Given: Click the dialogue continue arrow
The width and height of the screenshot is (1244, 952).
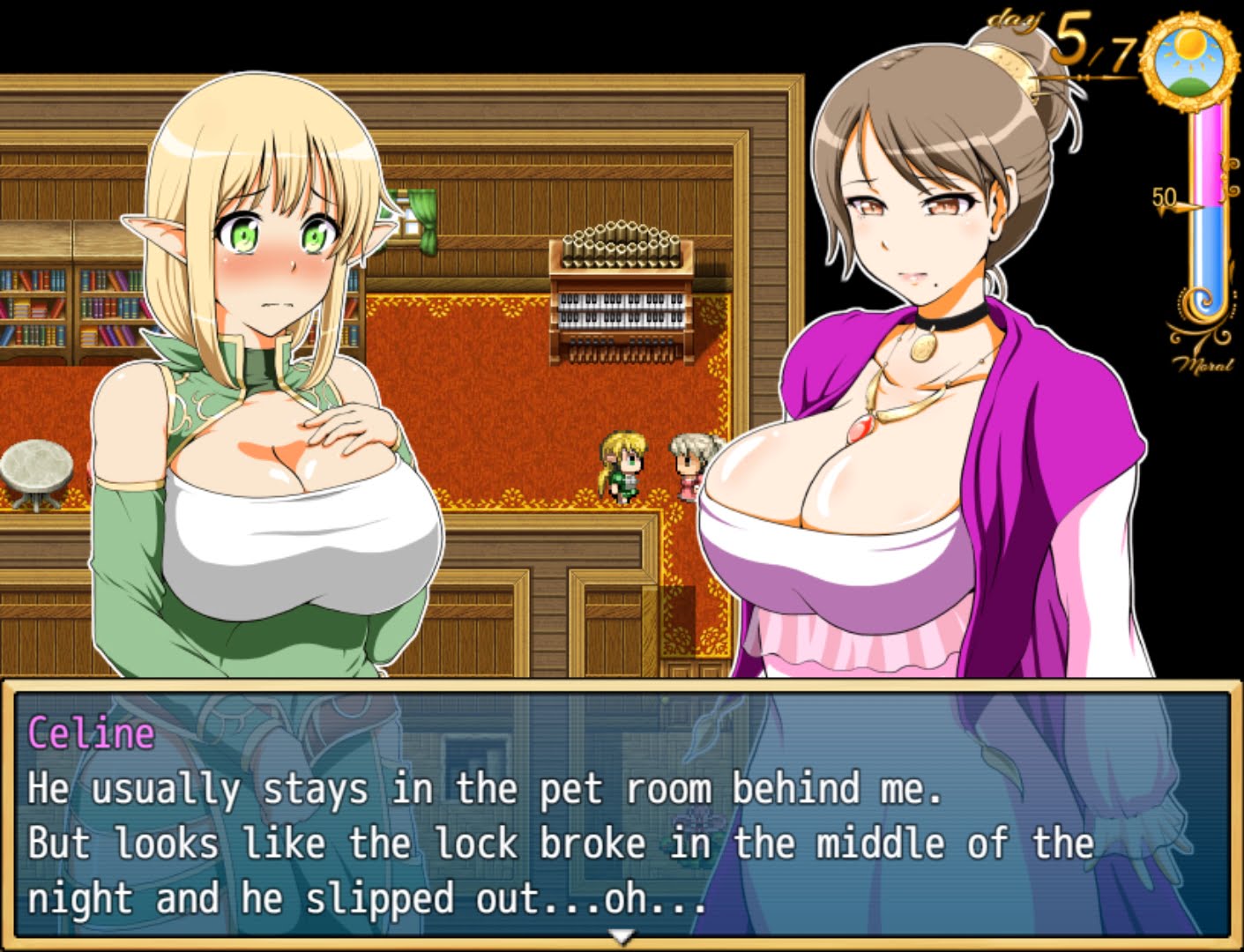Looking at the screenshot, I should (622, 937).
